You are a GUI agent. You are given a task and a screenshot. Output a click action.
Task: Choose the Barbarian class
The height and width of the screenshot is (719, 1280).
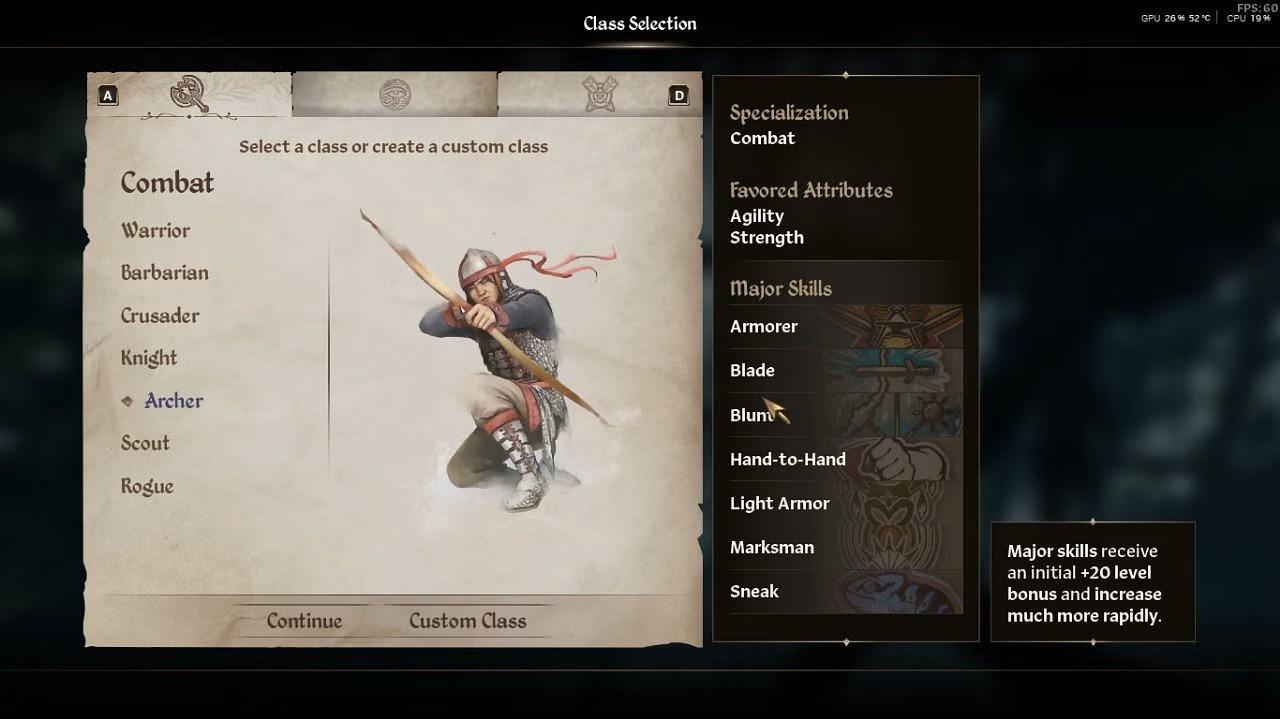(164, 273)
